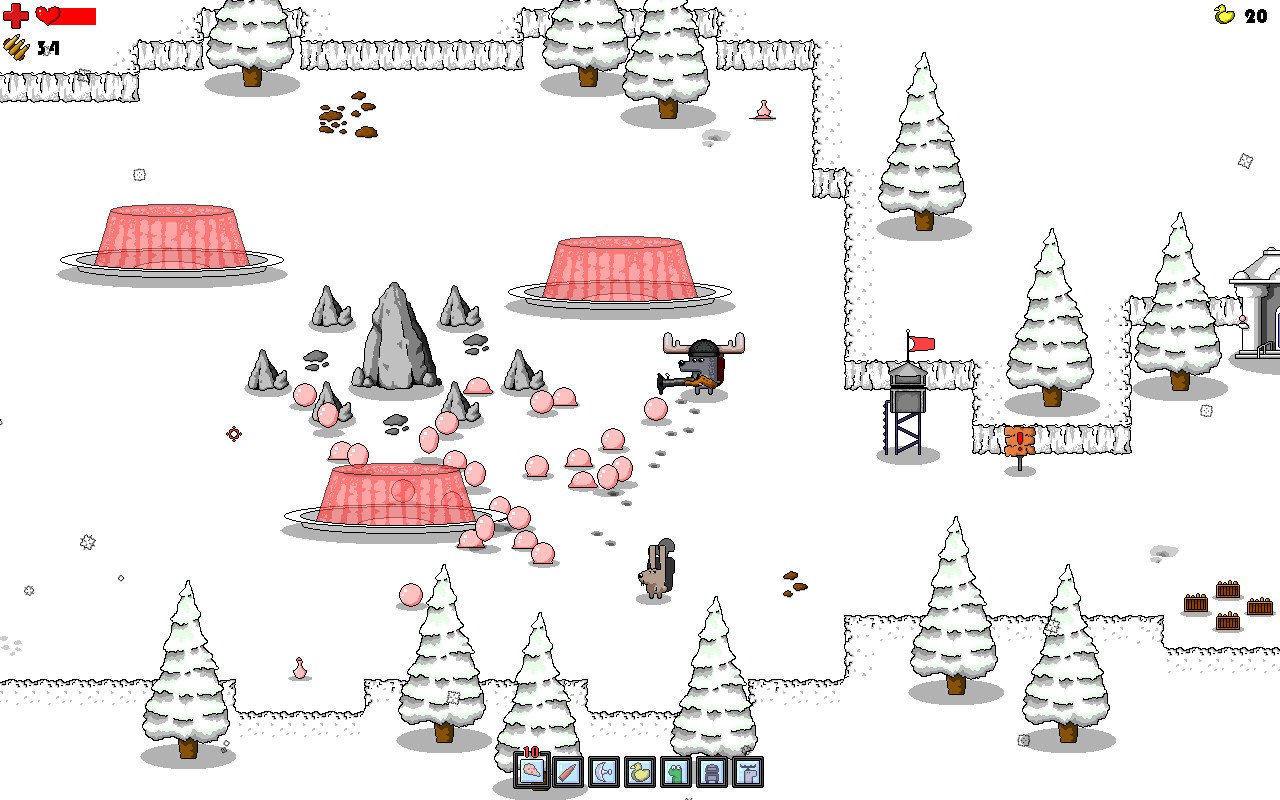This screenshot has height=800, width=1280.
Task: Select the pink meat hotbar slot
Action: pos(532,771)
